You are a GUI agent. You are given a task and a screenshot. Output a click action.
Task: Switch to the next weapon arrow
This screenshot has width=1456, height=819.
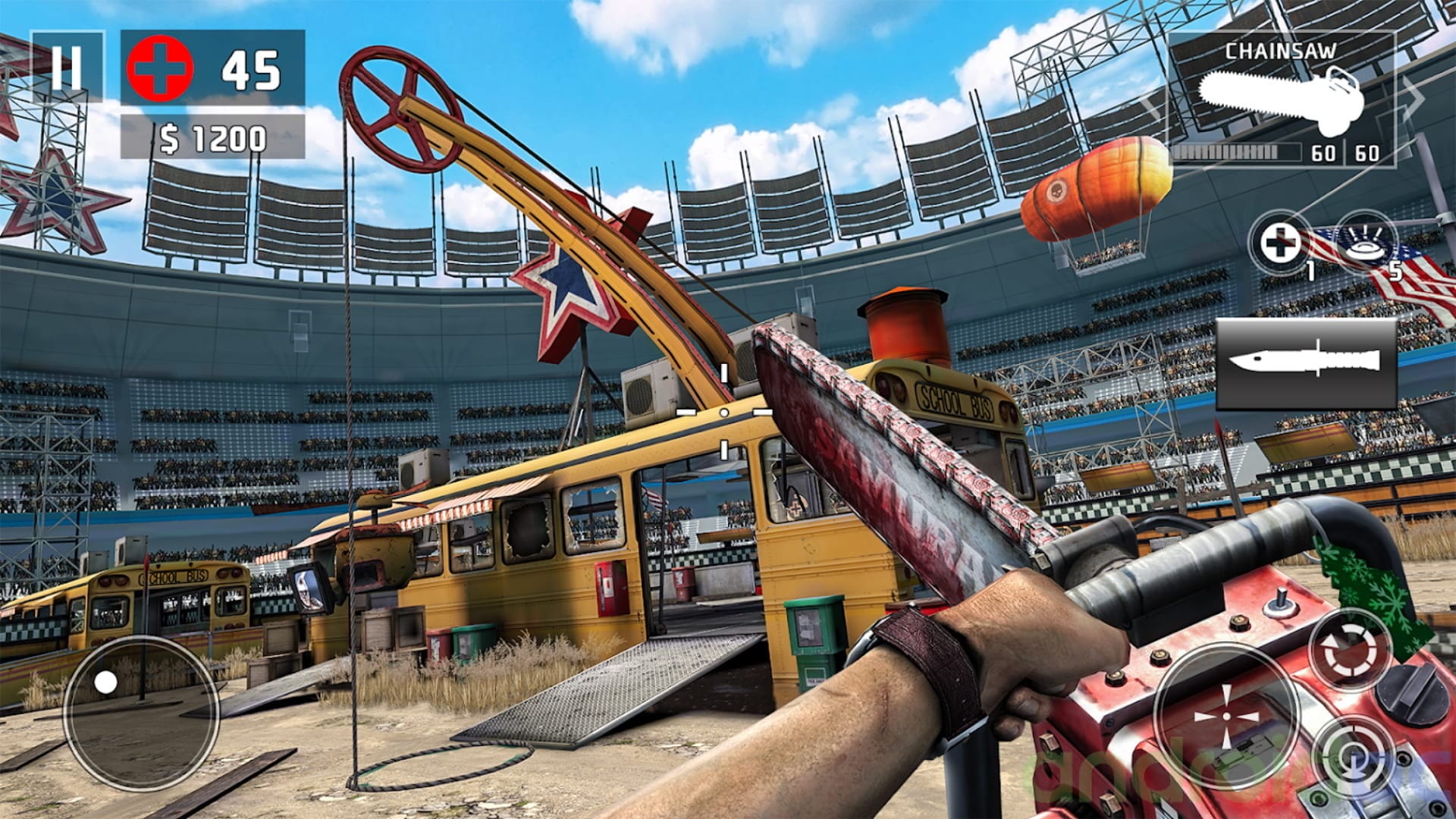1412,97
